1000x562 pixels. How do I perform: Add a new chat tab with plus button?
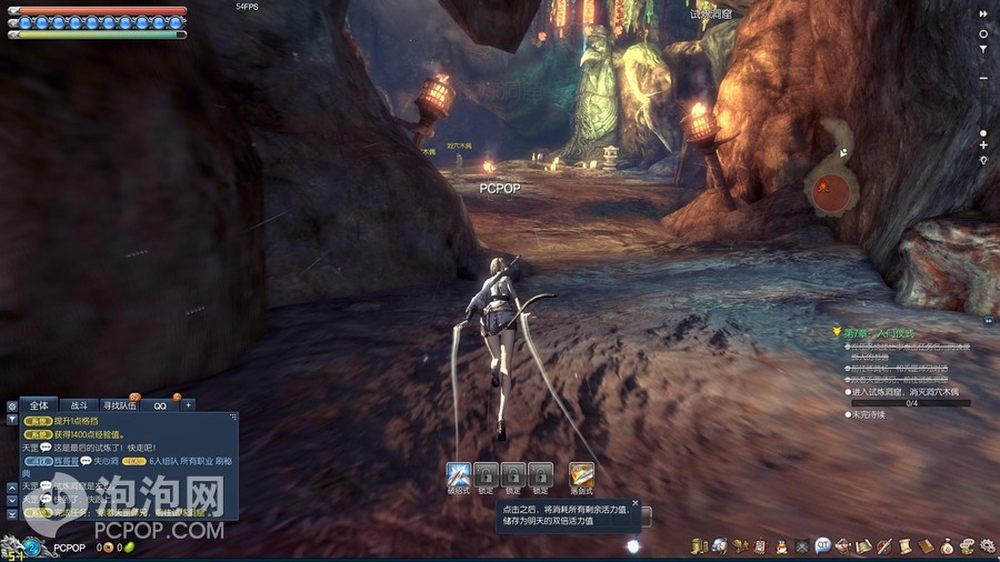pyautogui.click(x=187, y=405)
